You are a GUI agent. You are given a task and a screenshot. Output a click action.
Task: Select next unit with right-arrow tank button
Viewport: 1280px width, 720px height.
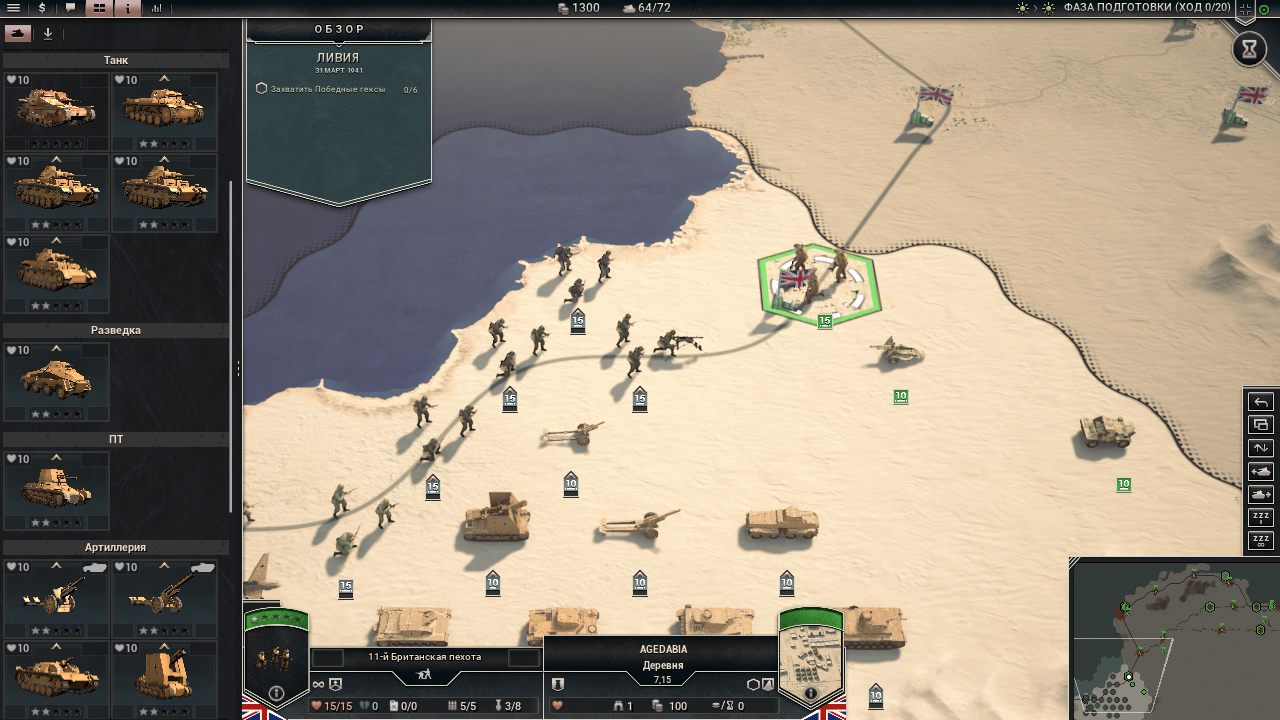[1260, 494]
